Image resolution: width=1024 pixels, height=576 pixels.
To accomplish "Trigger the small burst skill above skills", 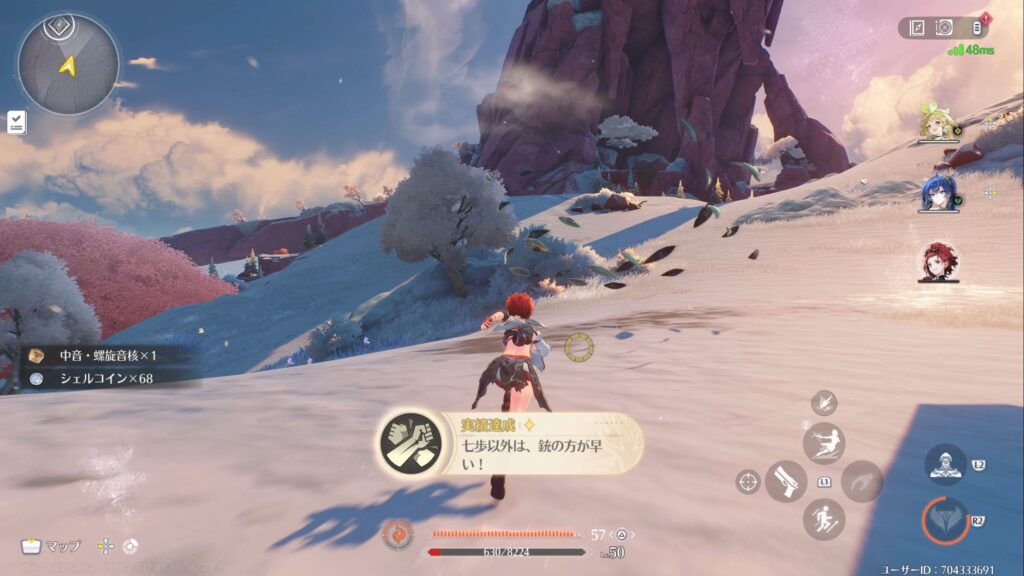I will pyautogui.click(x=824, y=403).
